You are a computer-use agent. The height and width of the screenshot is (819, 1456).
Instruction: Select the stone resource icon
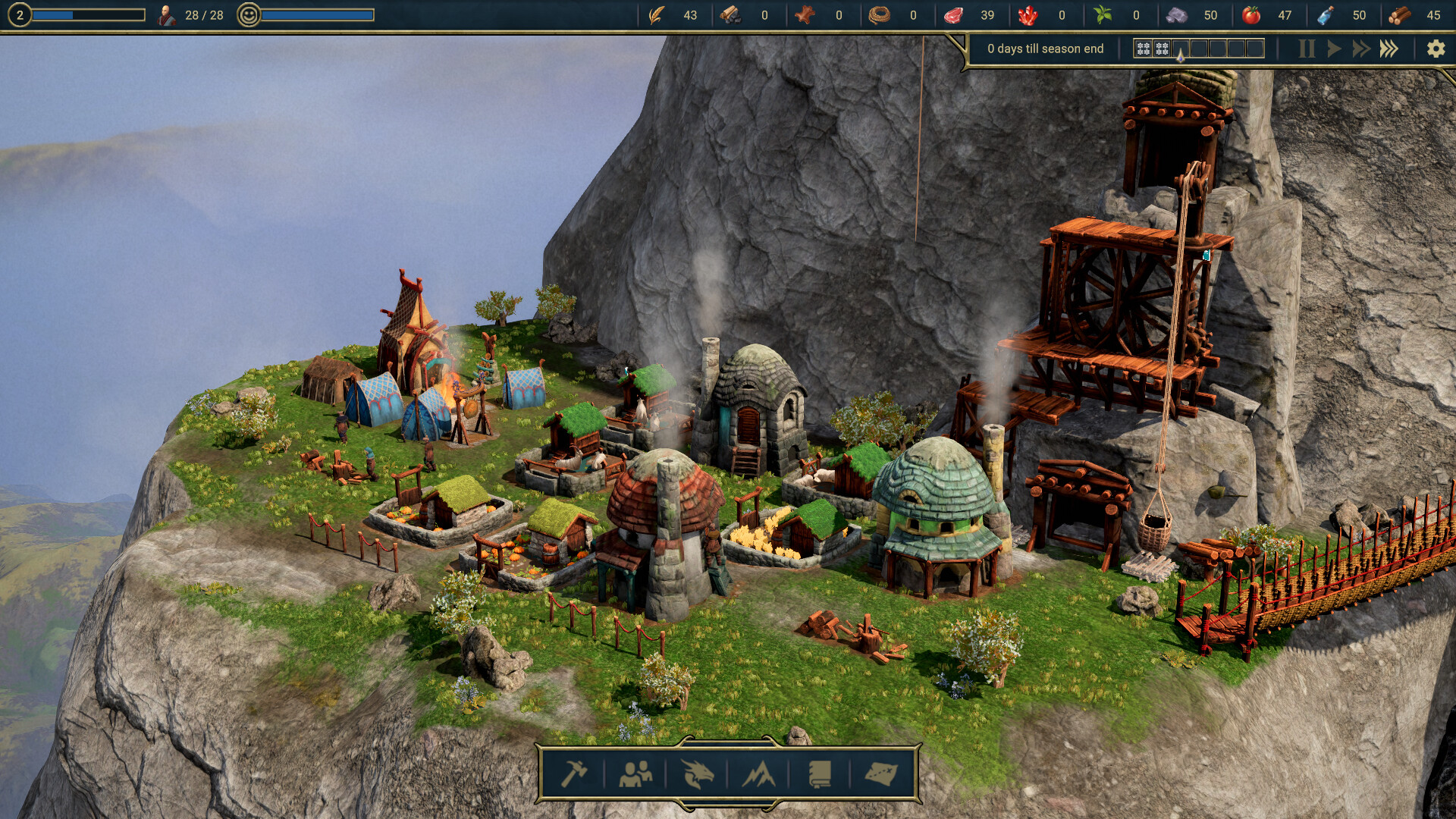pyautogui.click(x=1176, y=15)
